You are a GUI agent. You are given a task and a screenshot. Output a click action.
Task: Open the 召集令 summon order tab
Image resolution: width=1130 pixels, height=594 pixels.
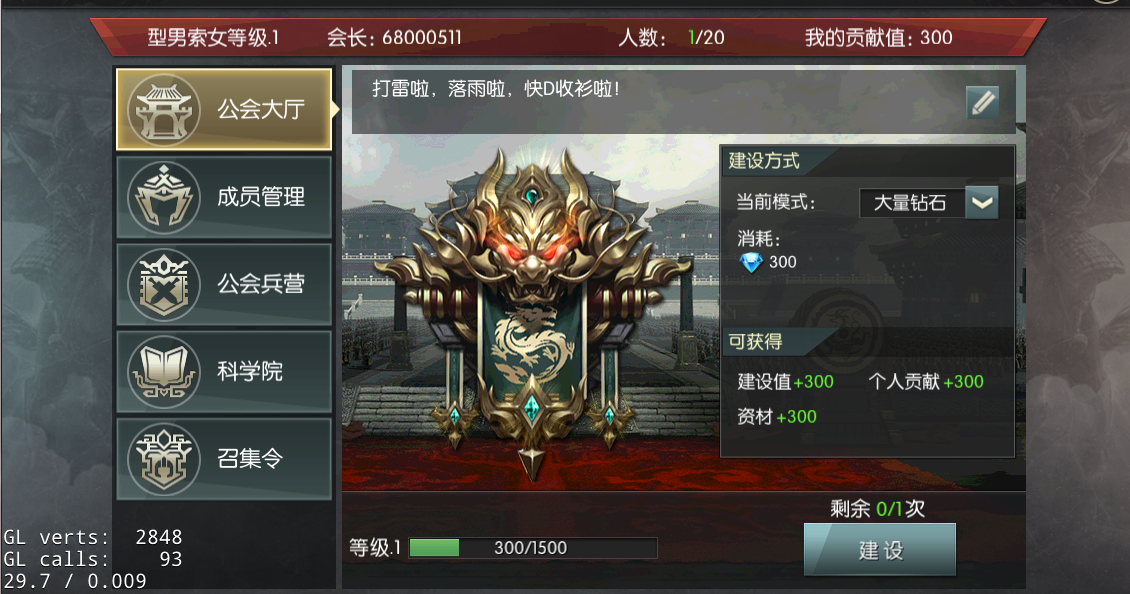click(224, 459)
